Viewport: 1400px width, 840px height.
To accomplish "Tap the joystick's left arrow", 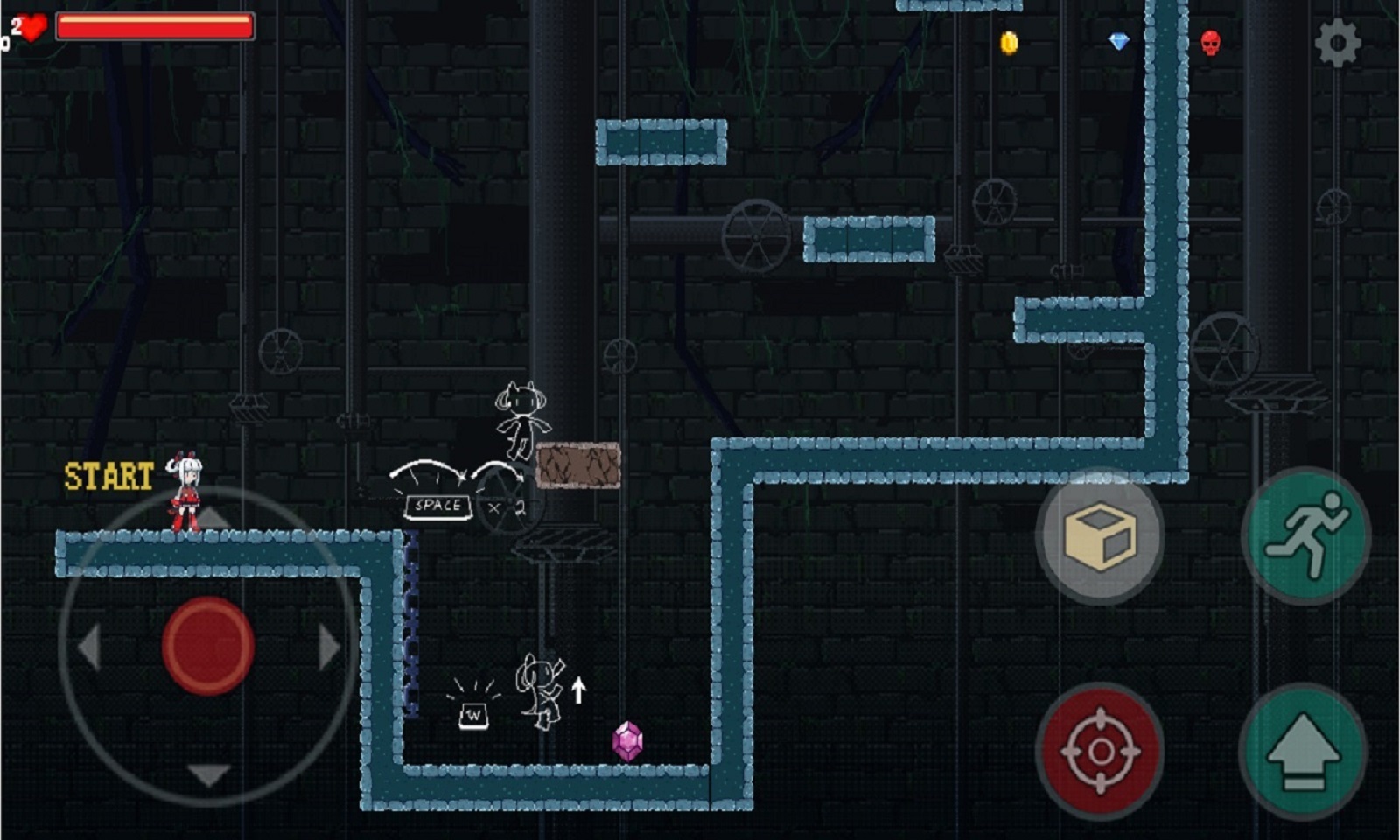I will (x=89, y=647).
